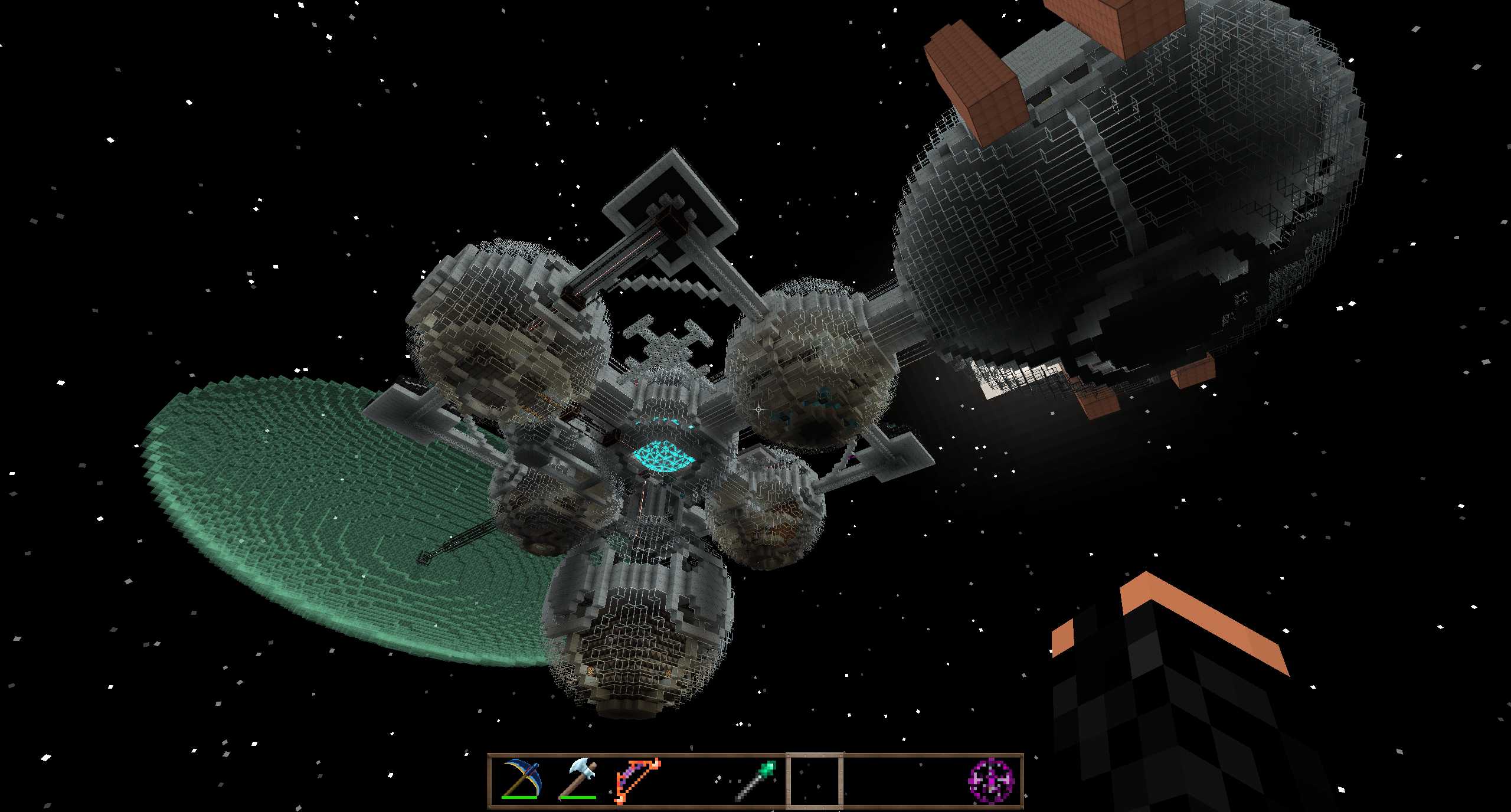The height and width of the screenshot is (812, 1511).
Task: Select the purple orb hotbar item
Action: (991, 780)
